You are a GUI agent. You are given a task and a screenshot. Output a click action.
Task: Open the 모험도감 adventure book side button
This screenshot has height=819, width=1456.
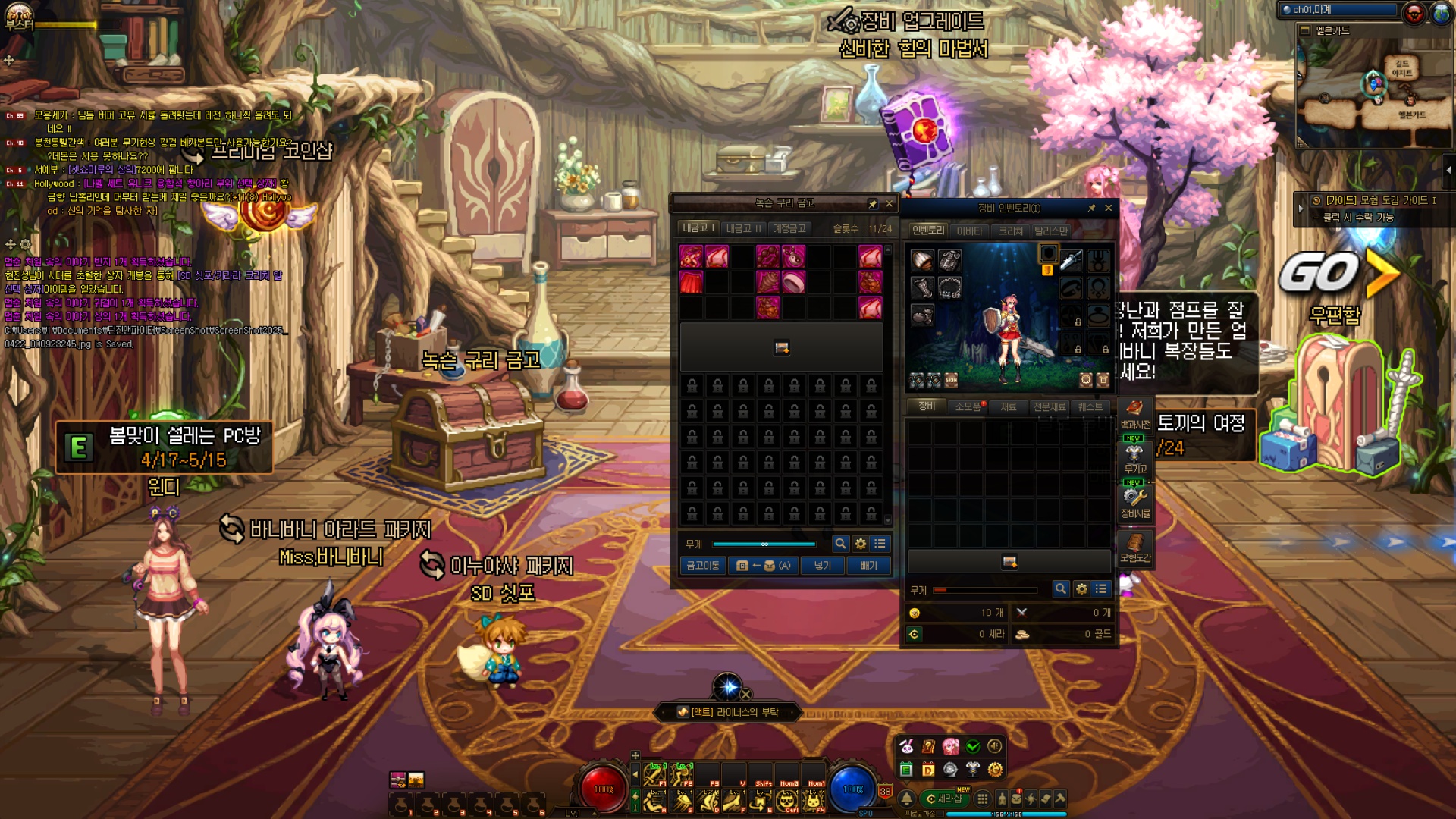click(x=1135, y=547)
